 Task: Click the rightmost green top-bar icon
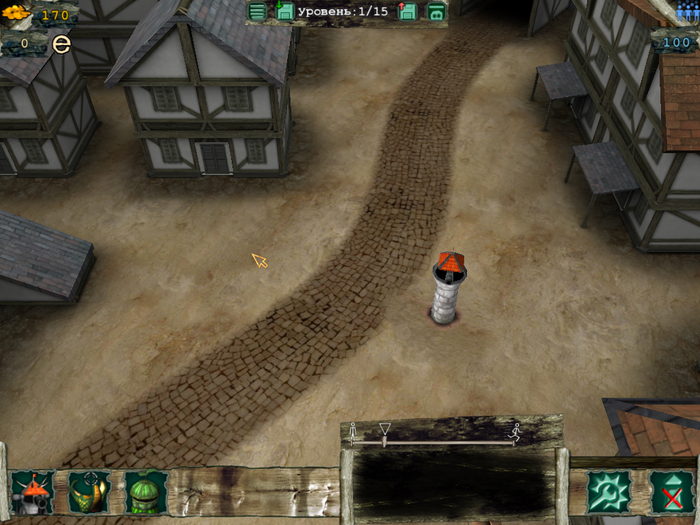click(x=436, y=12)
